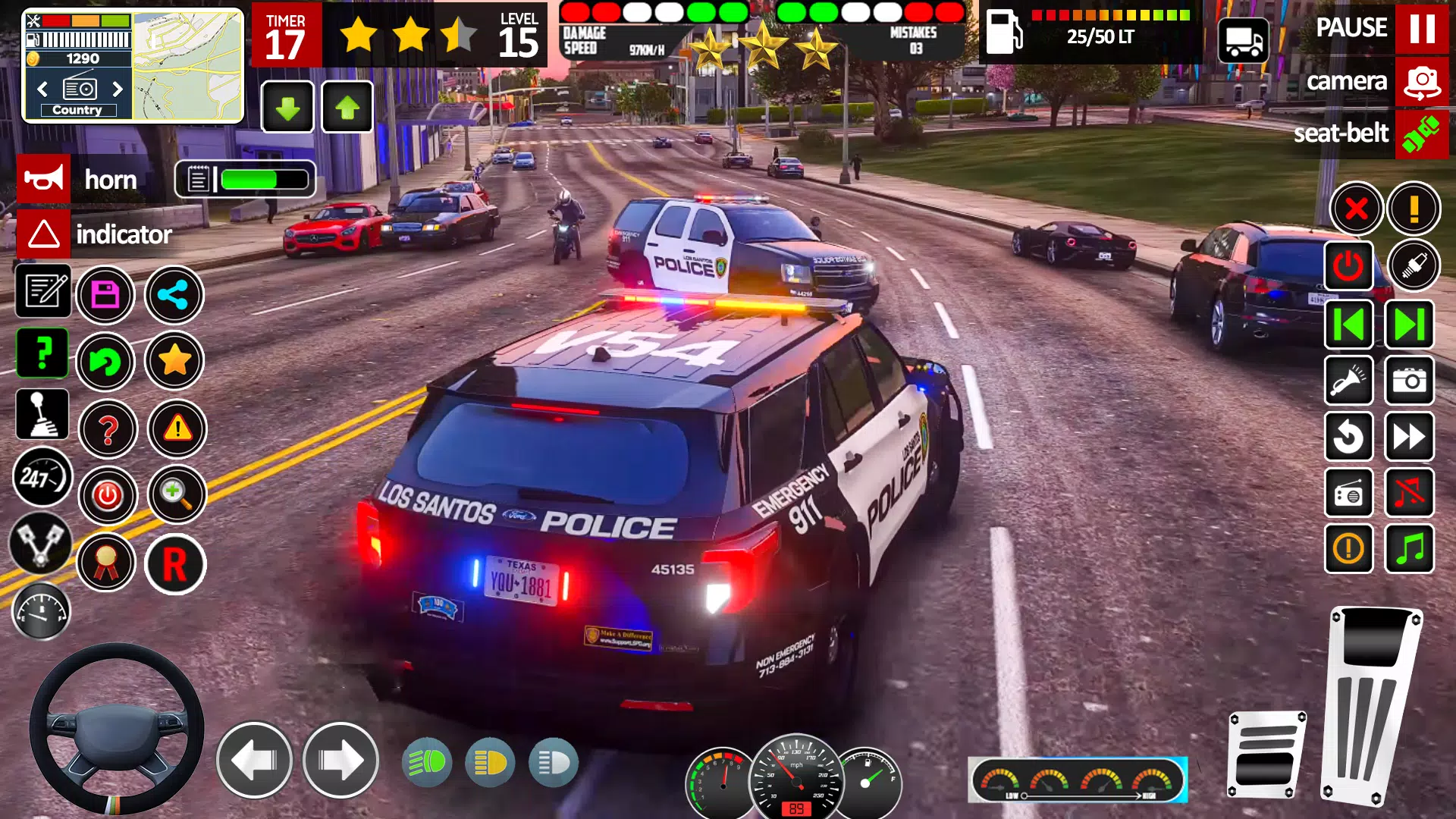Select the previous radio station arrow
This screenshot has height=819, width=1456.
coord(42,89)
